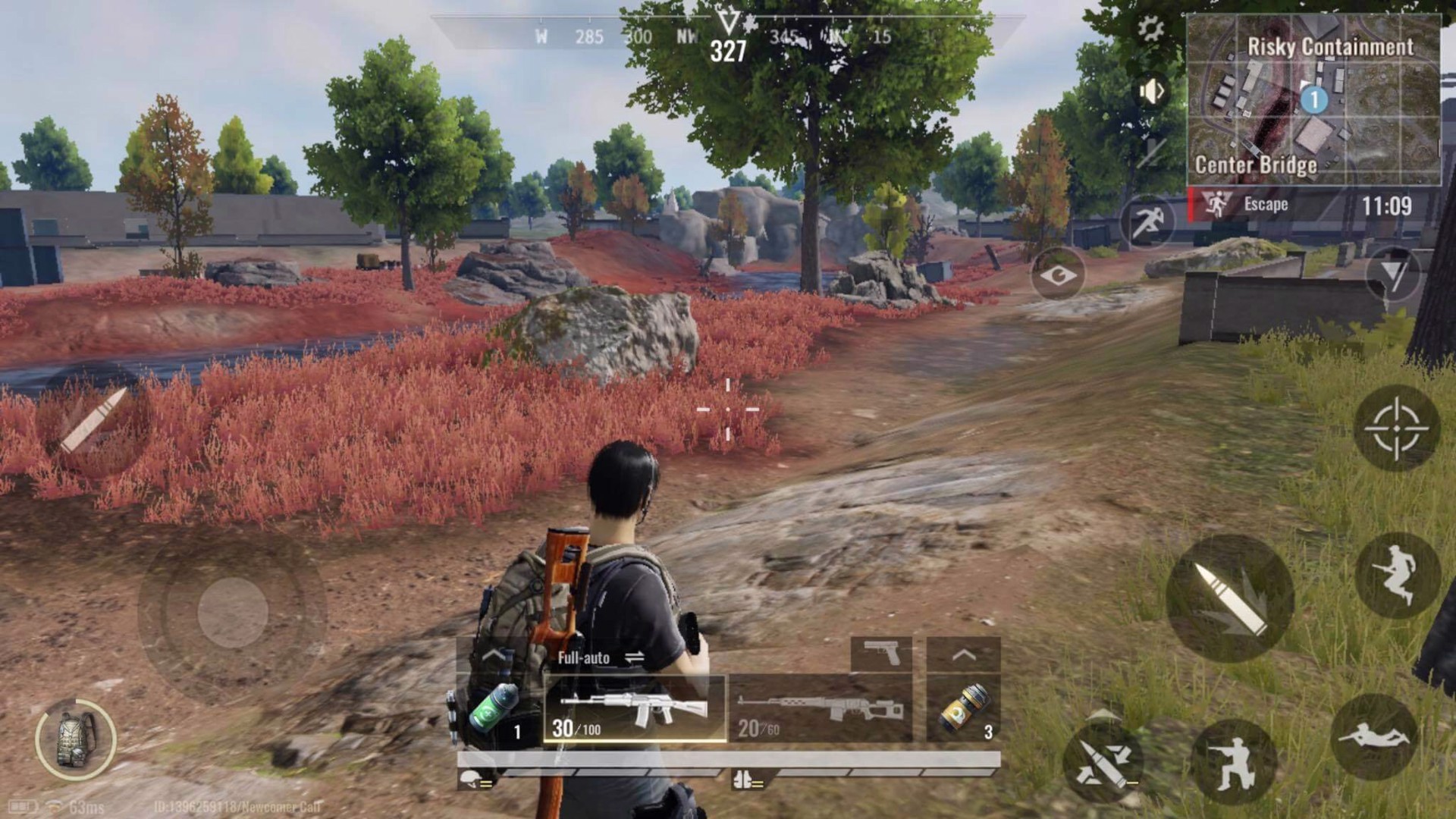Open the backpack inventory
This screenshot has width=1456, height=819.
76,739
